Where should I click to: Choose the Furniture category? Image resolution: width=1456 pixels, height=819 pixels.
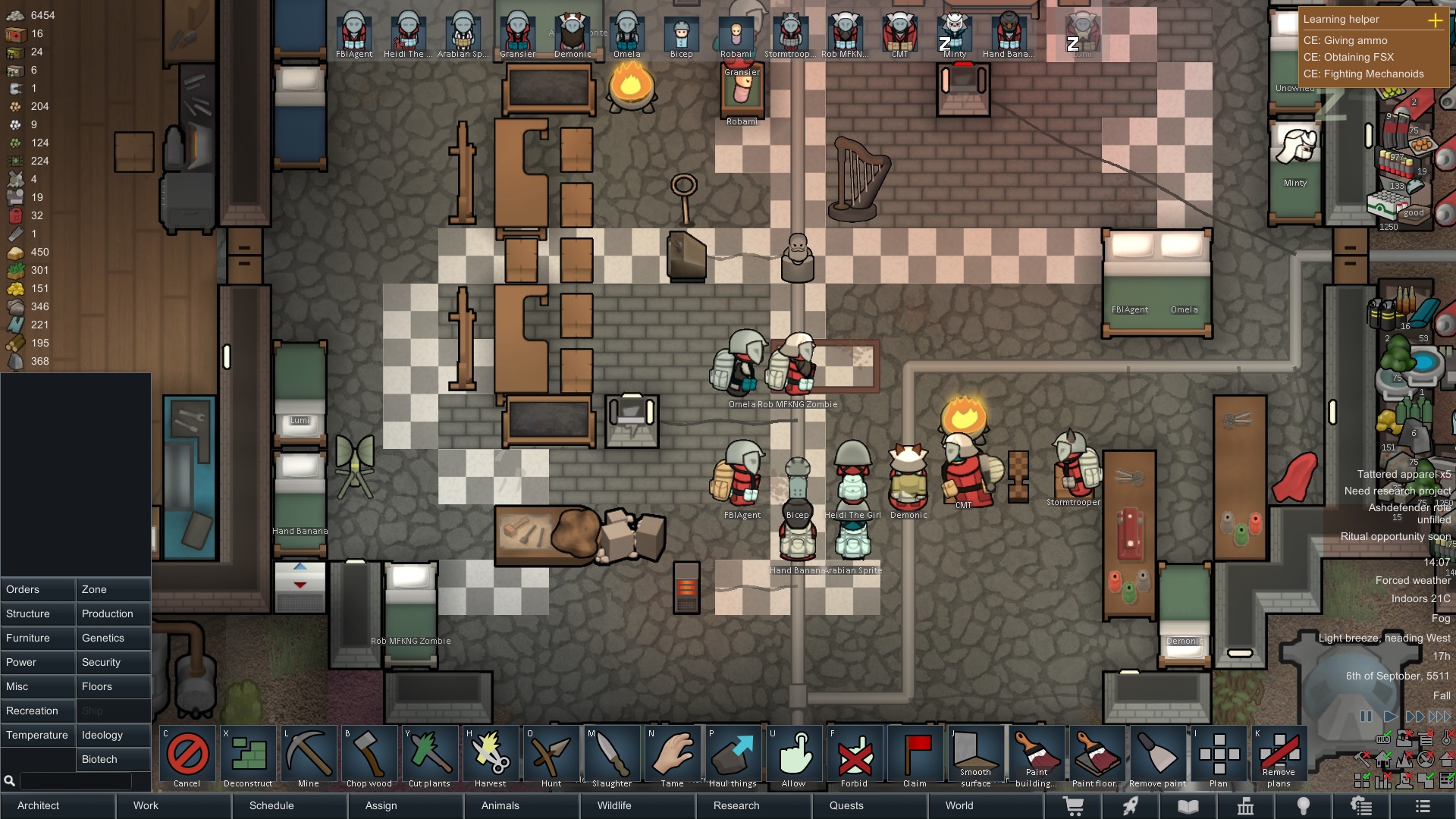pyautogui.click(x=38, y=638)
